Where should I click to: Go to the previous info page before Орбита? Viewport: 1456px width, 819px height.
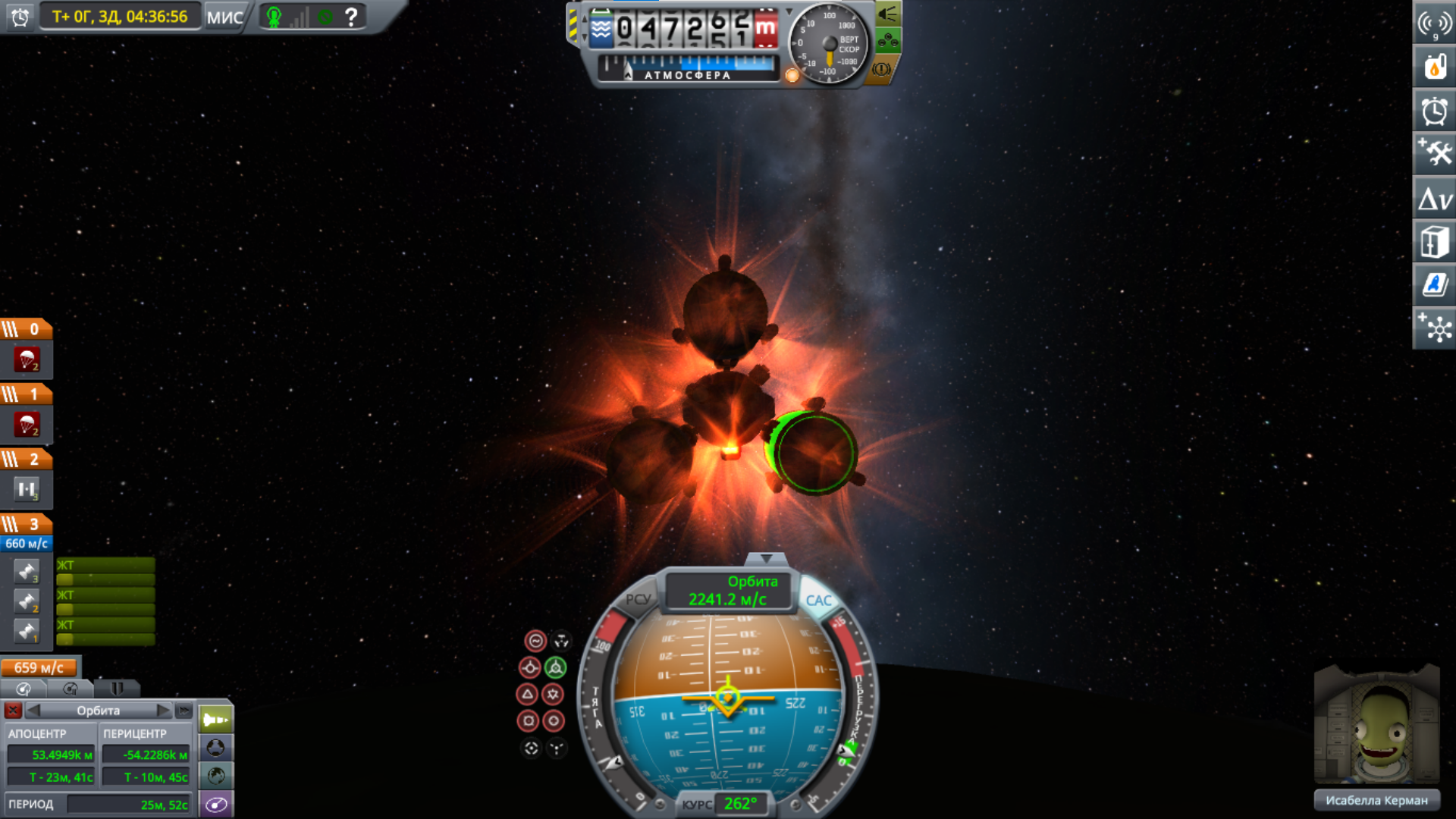33,711
